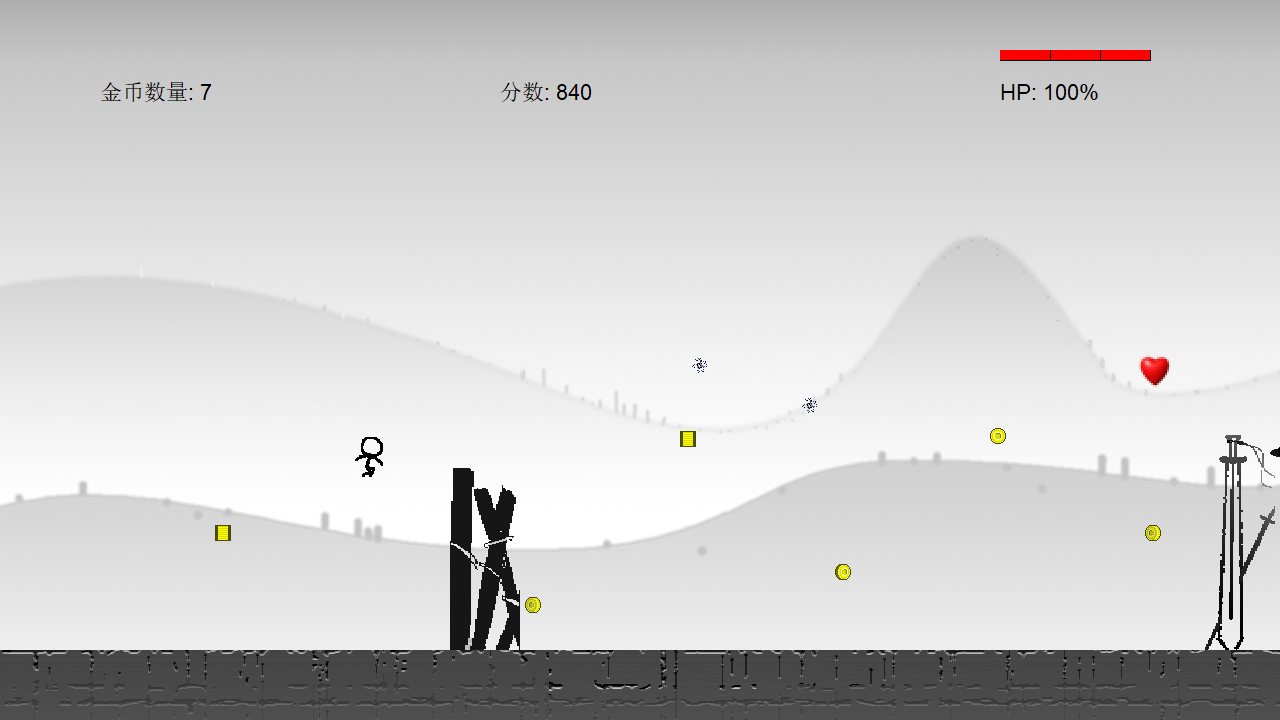Click the red heart health pickup

[x=1155, y=371]
